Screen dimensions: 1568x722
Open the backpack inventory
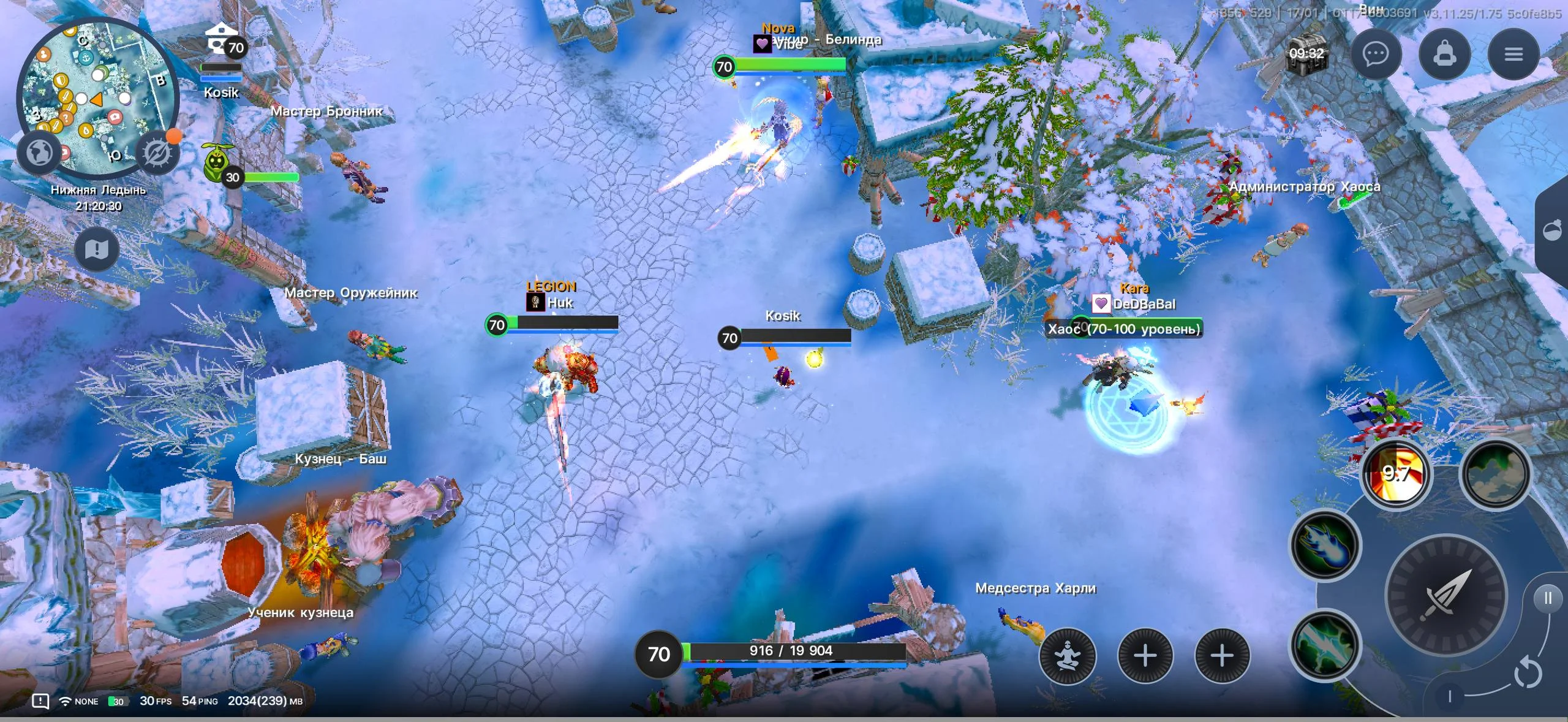[x=1446, y=54]
